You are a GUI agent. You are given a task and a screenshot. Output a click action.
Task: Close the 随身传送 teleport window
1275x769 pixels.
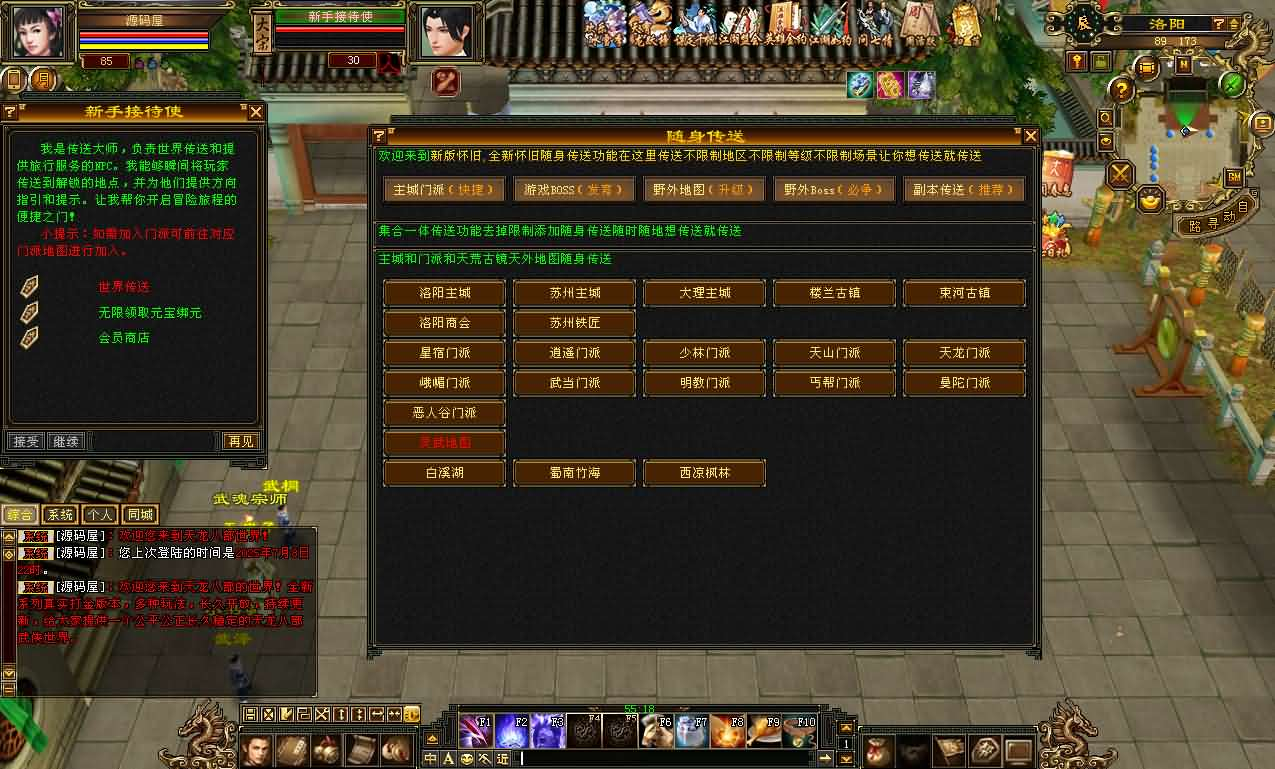click(x=1030, y=136)
